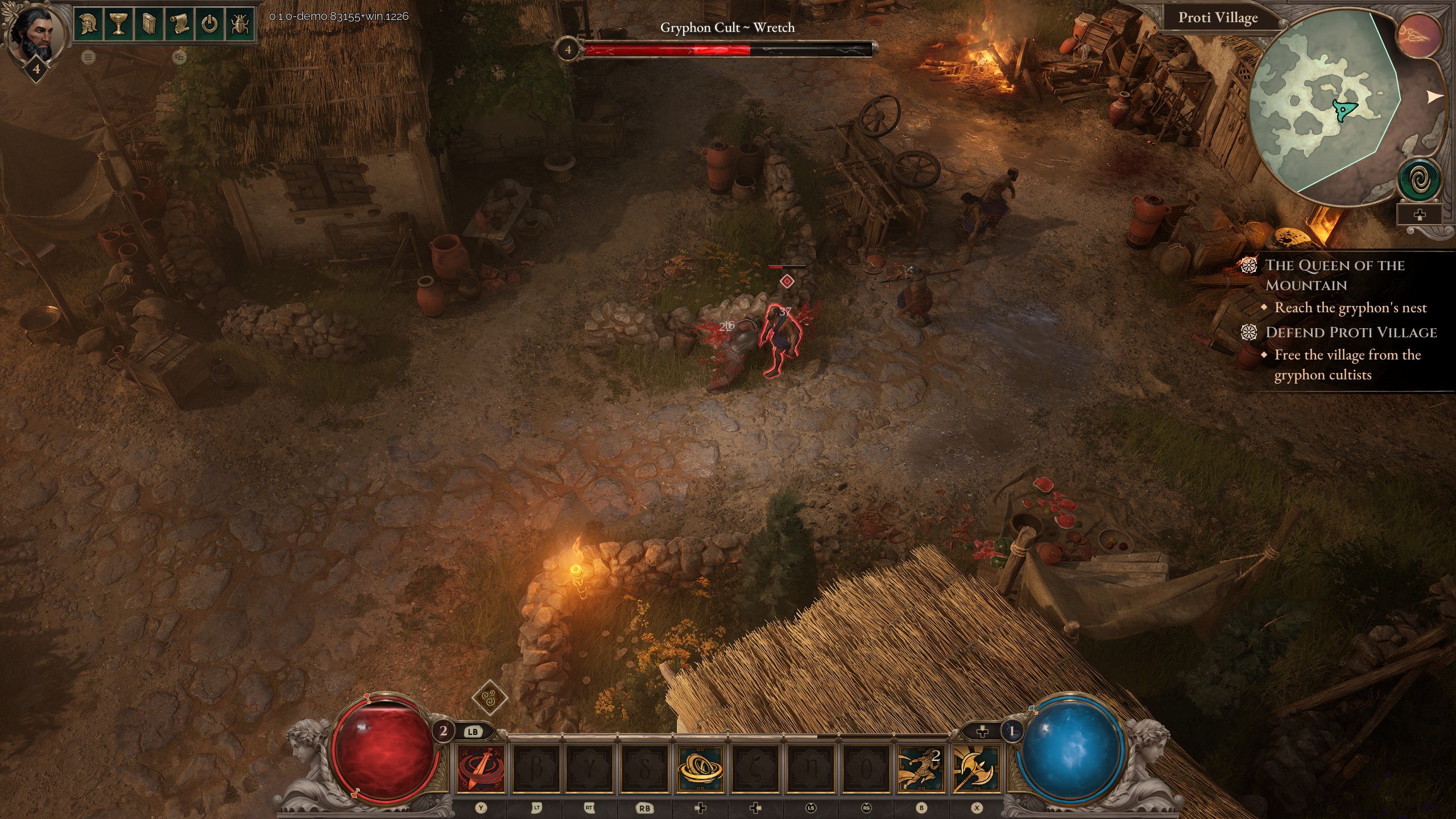Report a bug with the beetle icon
The height and width of the screenshot is (819, 1456).
click(x=240, y=24)
